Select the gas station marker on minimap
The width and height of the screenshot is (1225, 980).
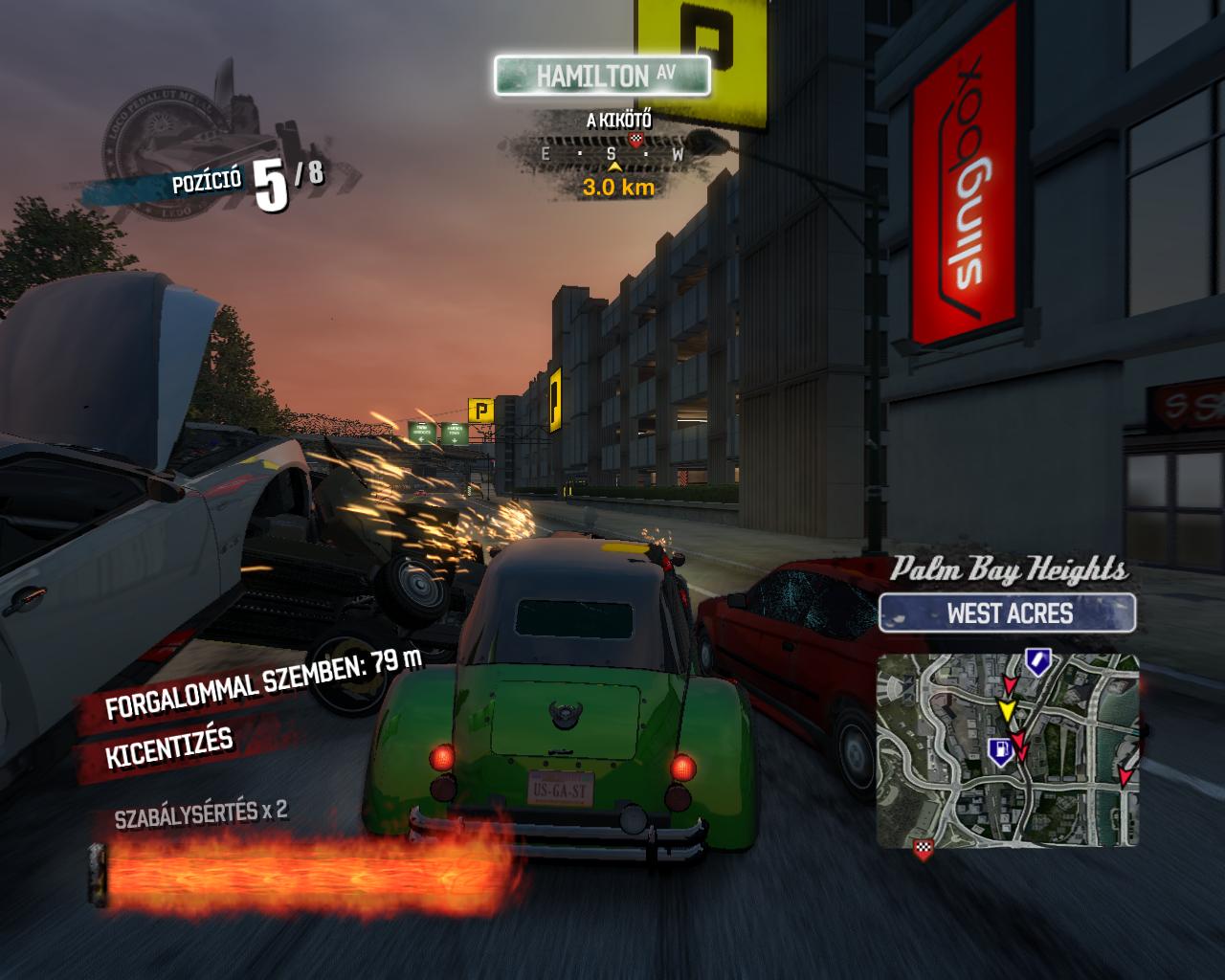coord(999,751)
